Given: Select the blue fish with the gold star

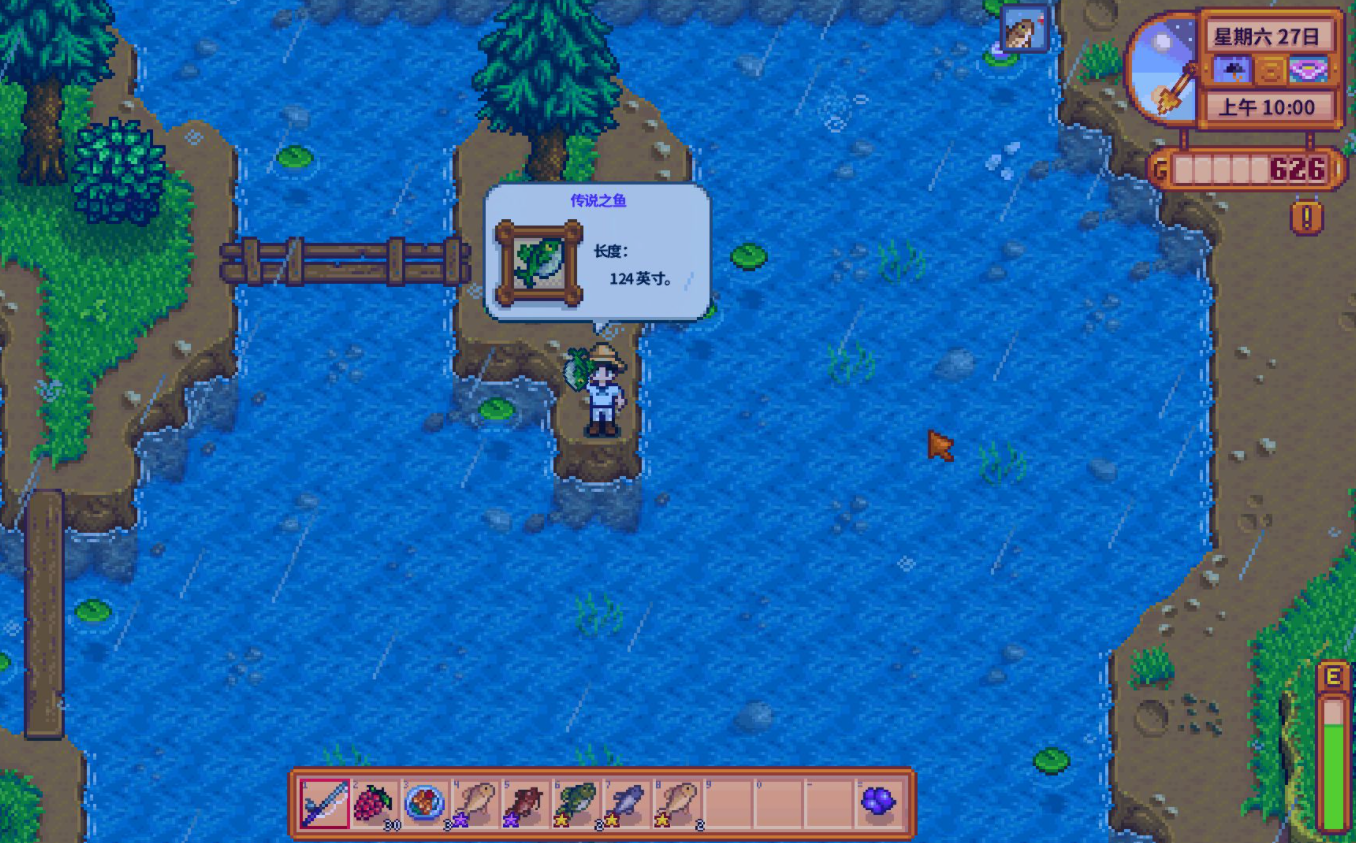Looking at the screenshot, I should coord(627,803).
